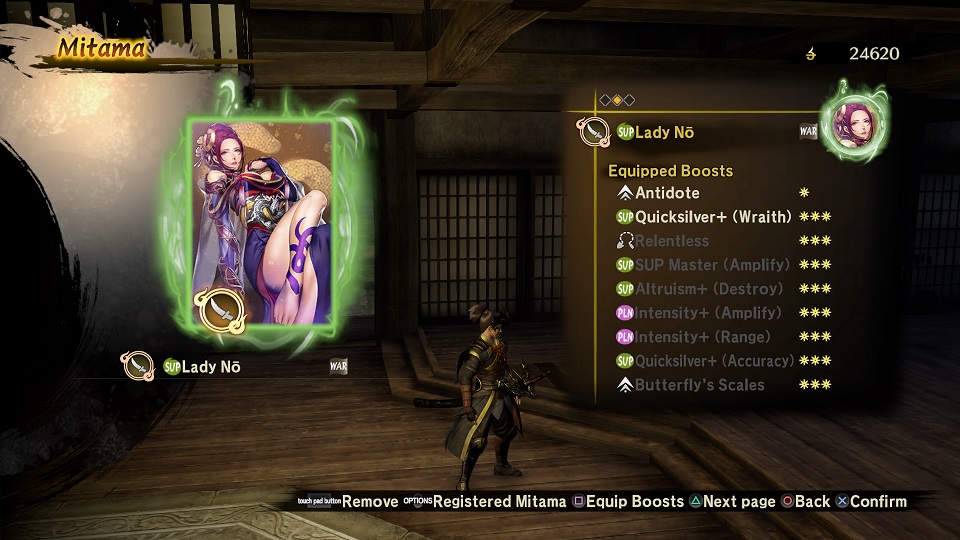Choose Intensity+ (Amplify) boost
The image size is (960, 540).
pos(708,313)
